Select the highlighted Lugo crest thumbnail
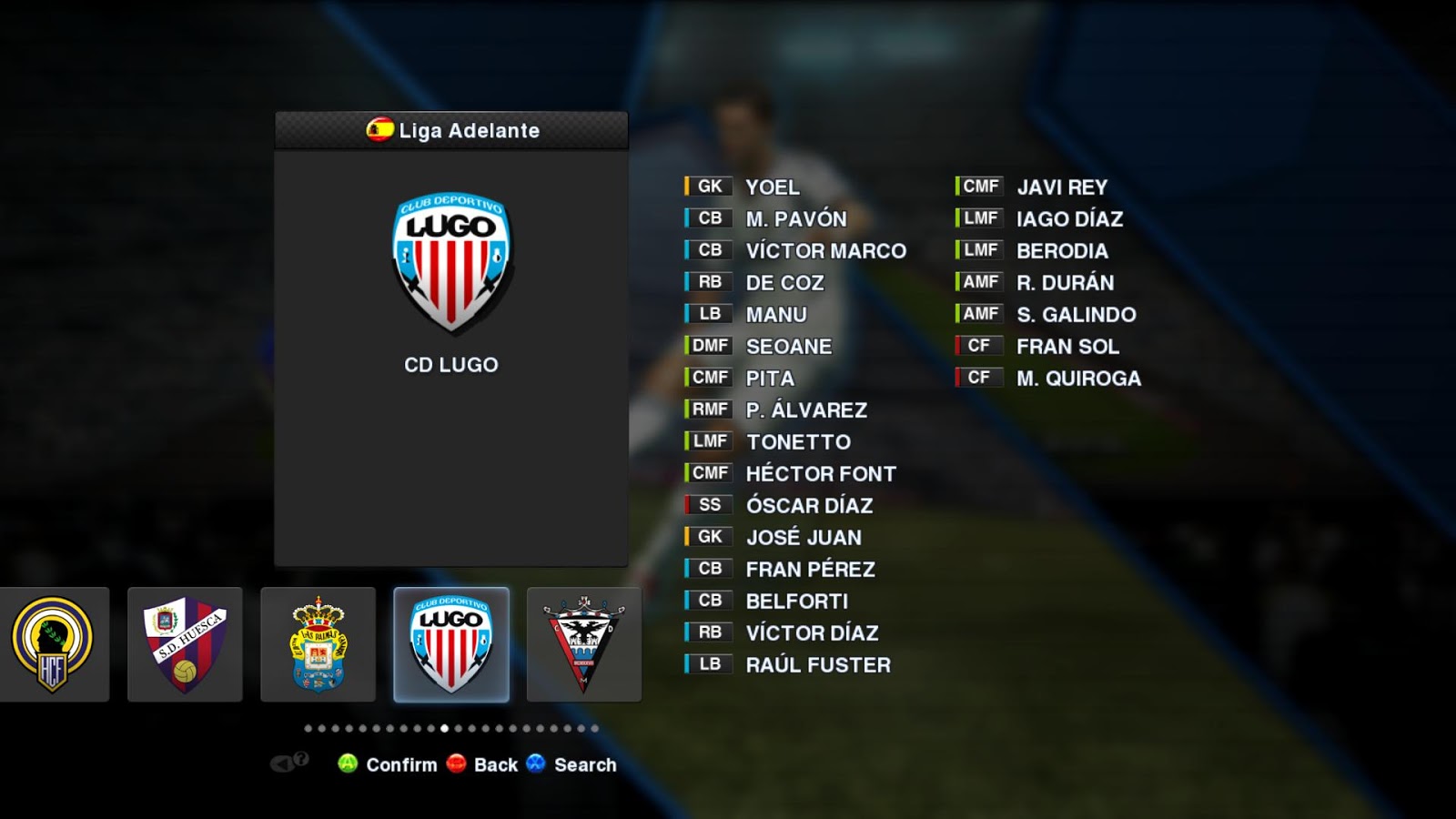Image resolution: width=1456 pixels, height=819 pixels. 451,644
